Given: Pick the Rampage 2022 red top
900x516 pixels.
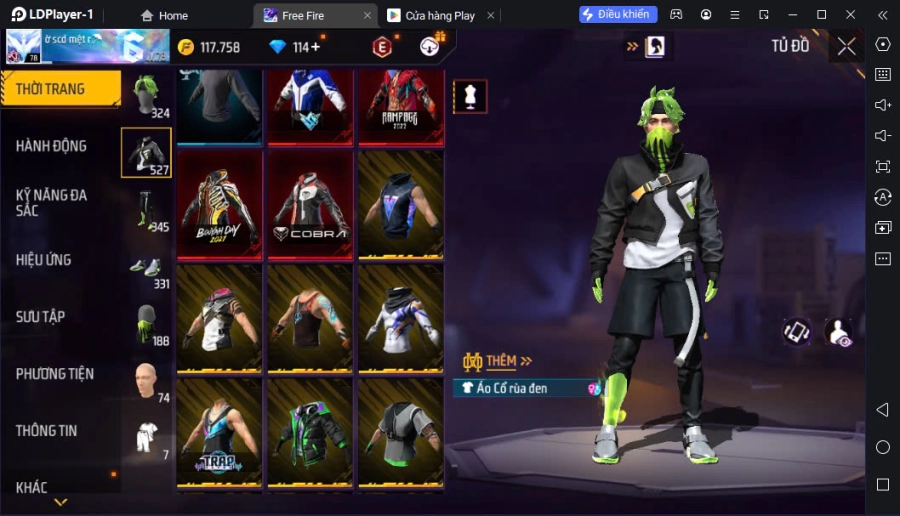Looking at the screenshot, I should point(400,105).
